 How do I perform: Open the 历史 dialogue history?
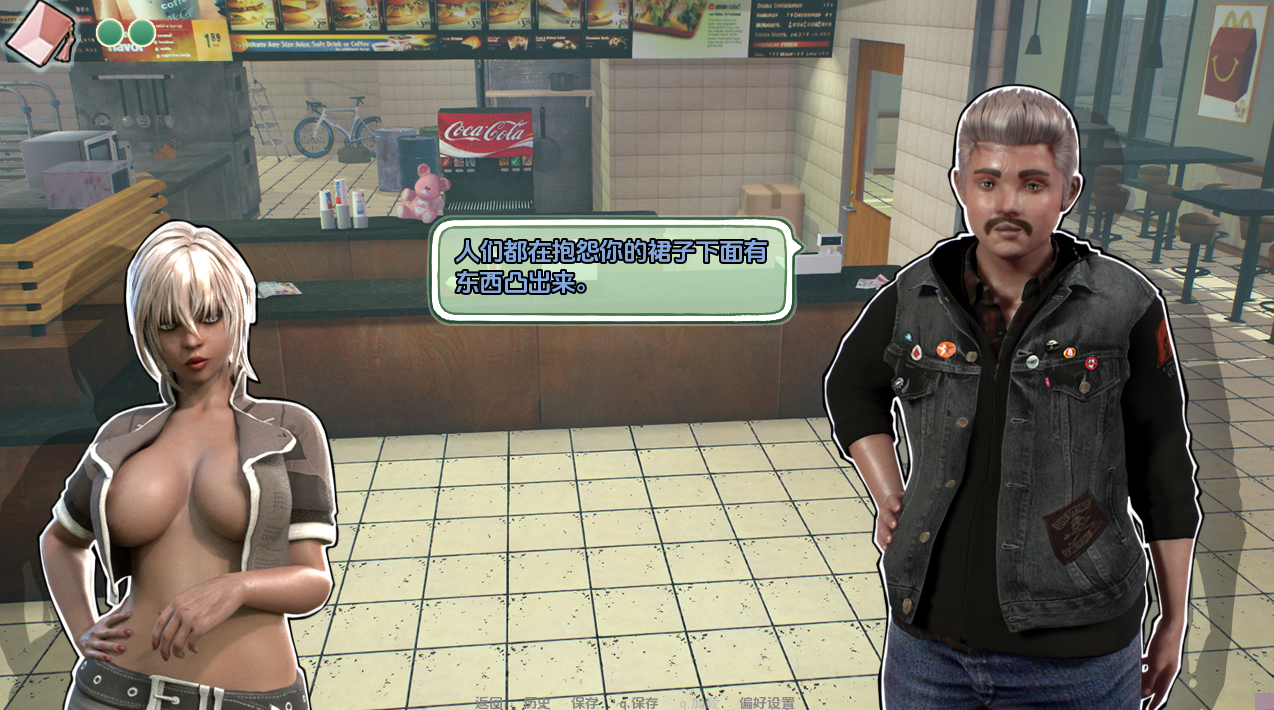click(x=537, y=703)
